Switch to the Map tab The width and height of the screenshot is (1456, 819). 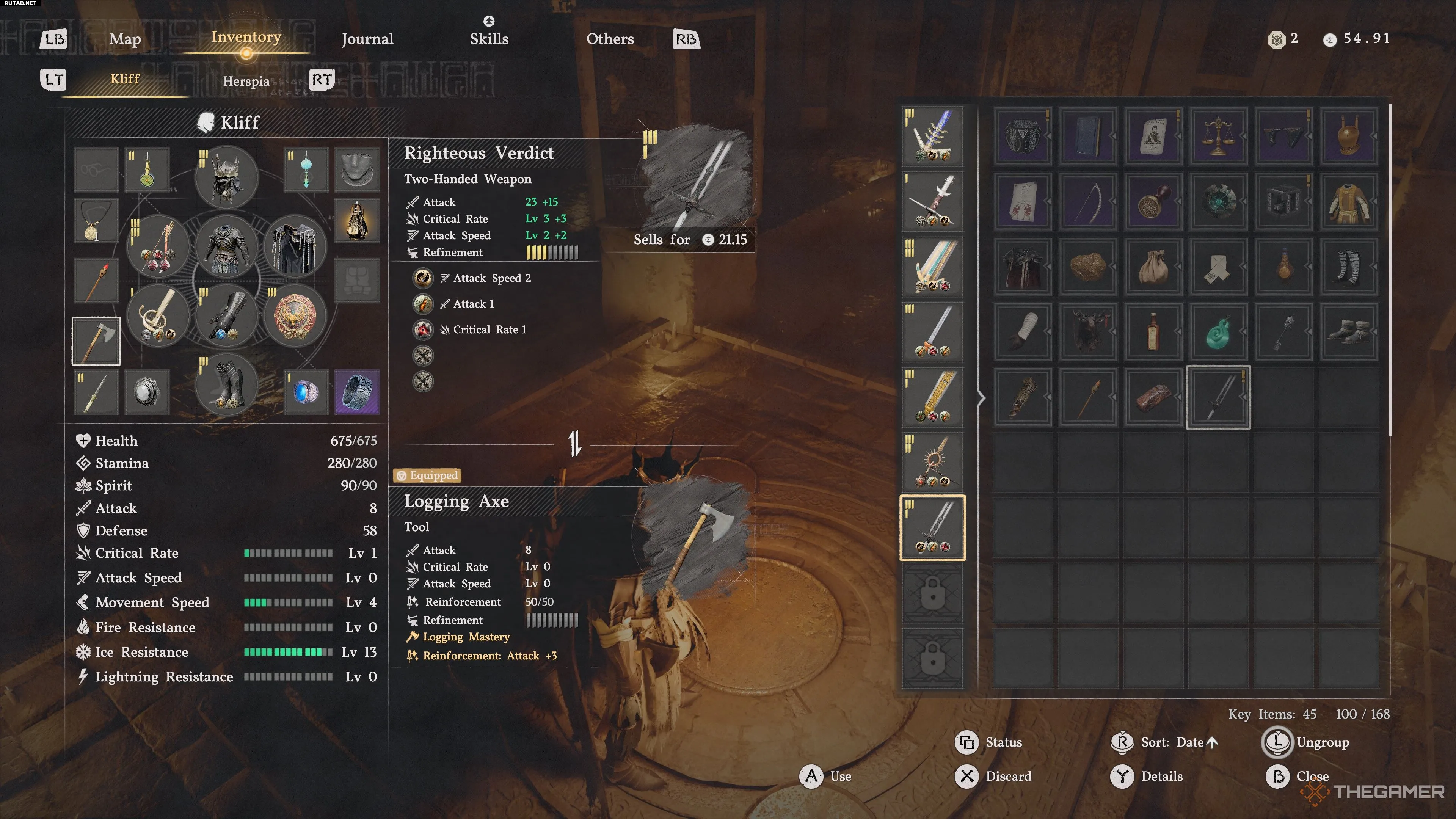click(x=125, y=39)
